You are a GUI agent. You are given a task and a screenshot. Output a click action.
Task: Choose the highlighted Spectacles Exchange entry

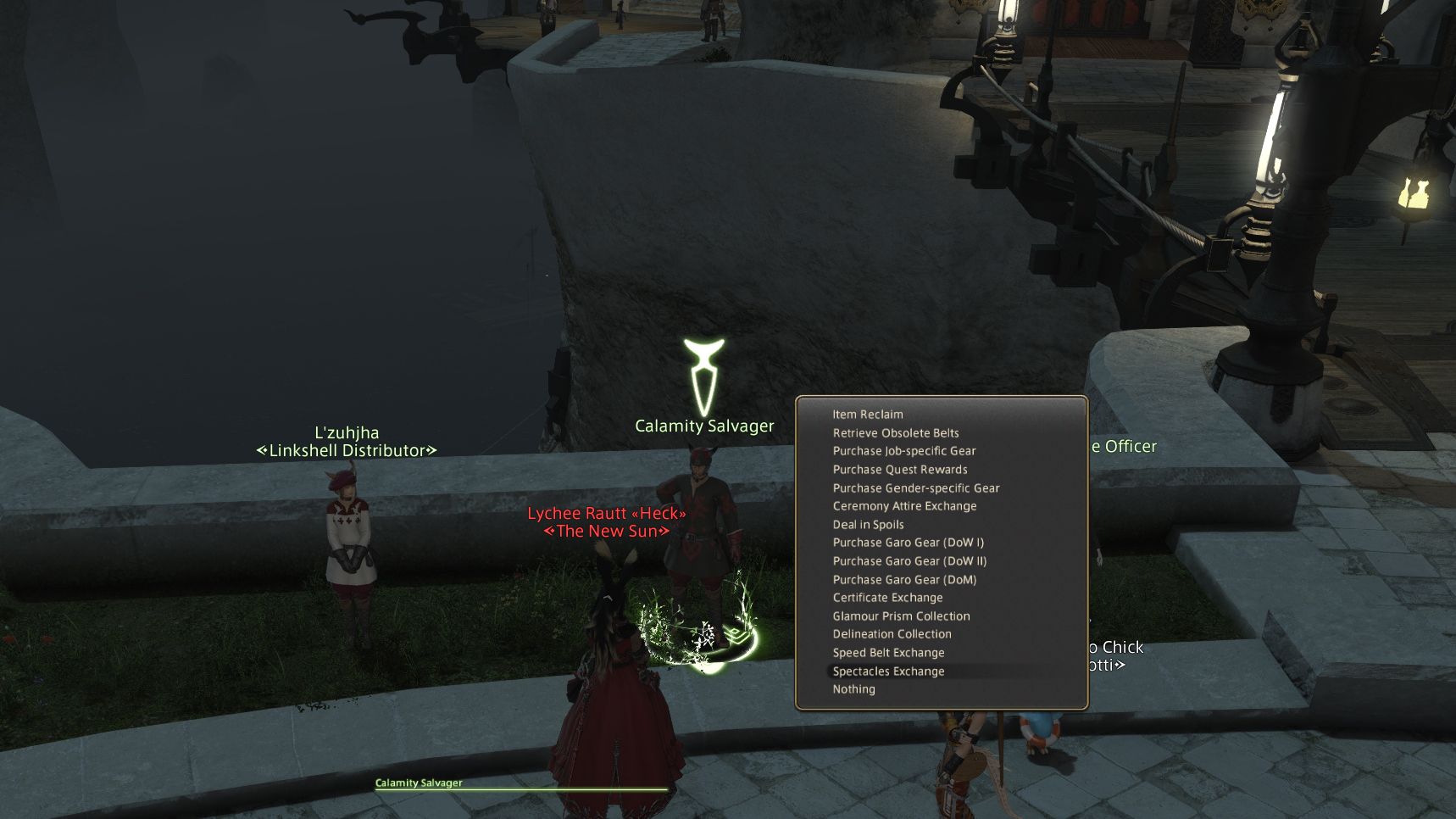888,671
